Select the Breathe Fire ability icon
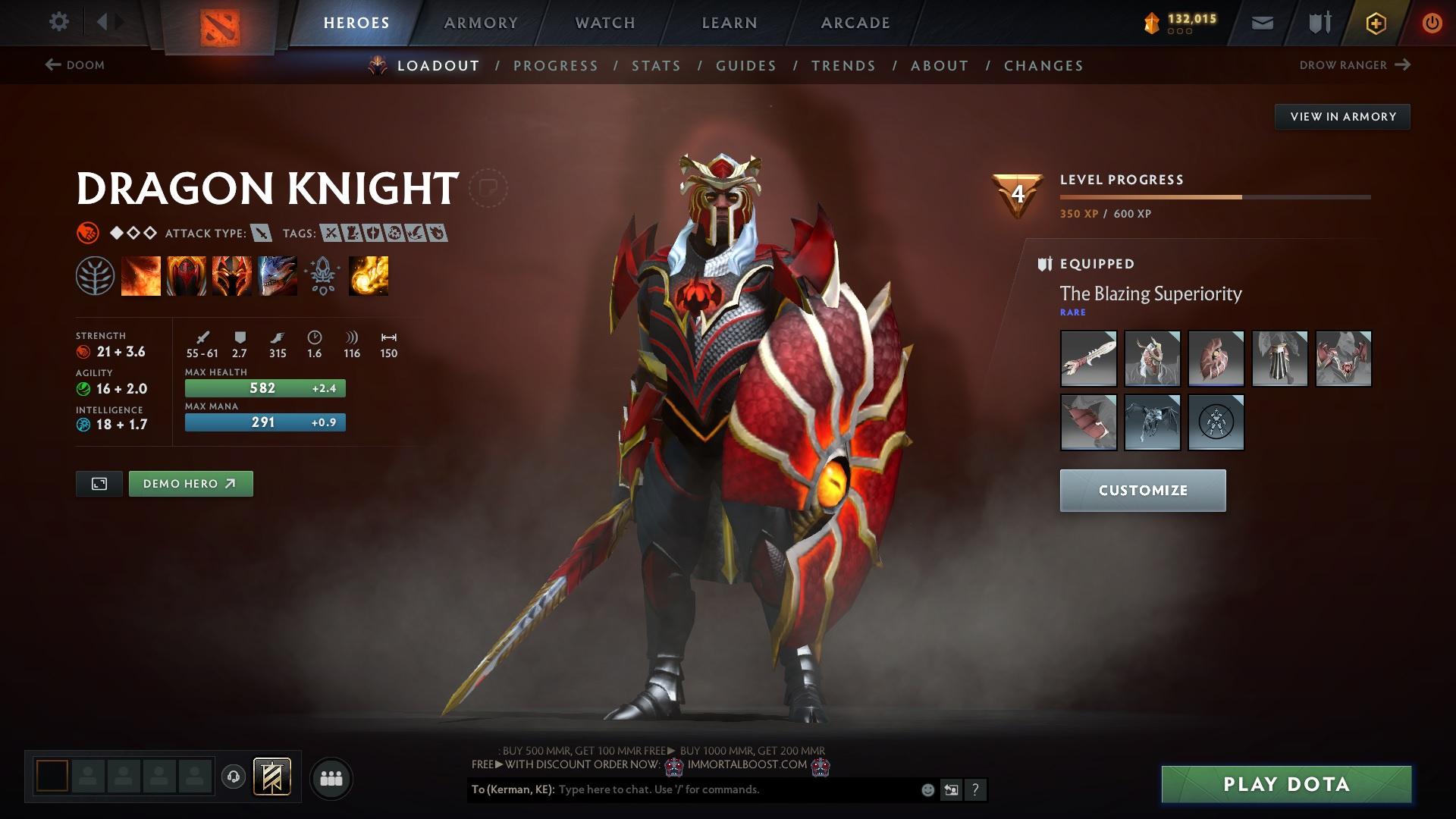The image size is (1456, 819). [x=140, y=275]
